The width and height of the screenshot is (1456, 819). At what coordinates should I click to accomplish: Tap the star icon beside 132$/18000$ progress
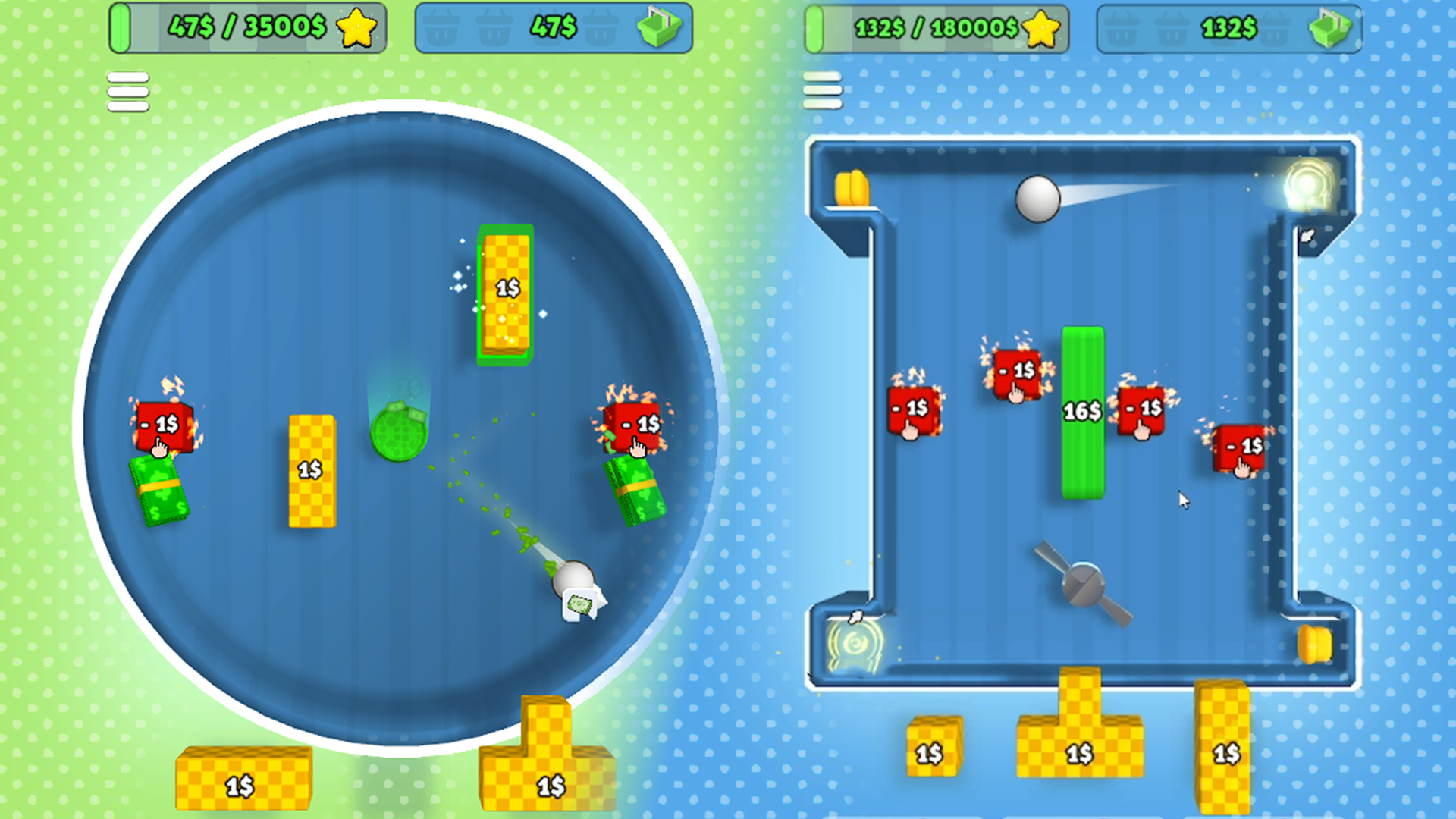coord(1042,29)
